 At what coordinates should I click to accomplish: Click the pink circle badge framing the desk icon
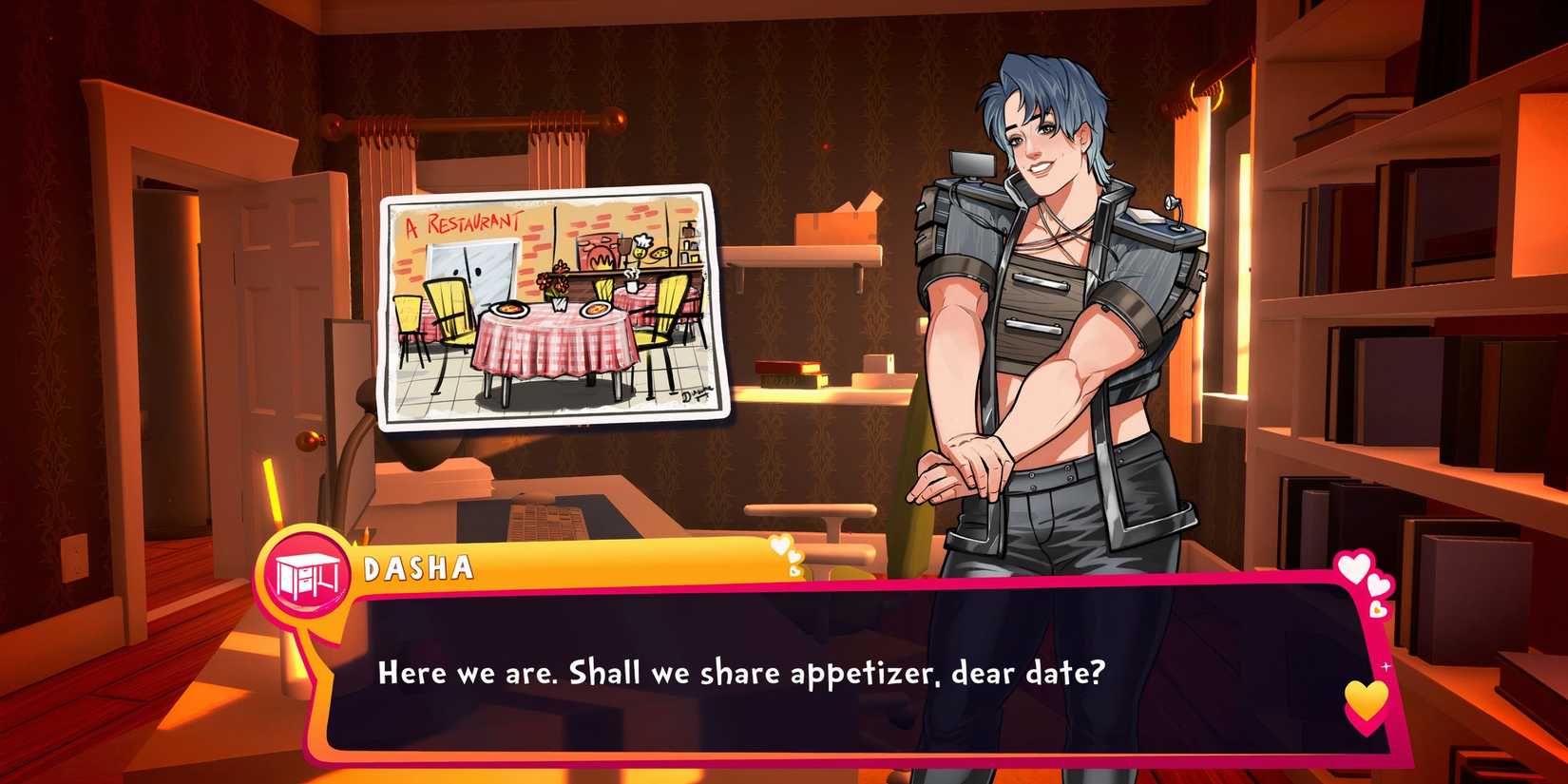[304, 575]
